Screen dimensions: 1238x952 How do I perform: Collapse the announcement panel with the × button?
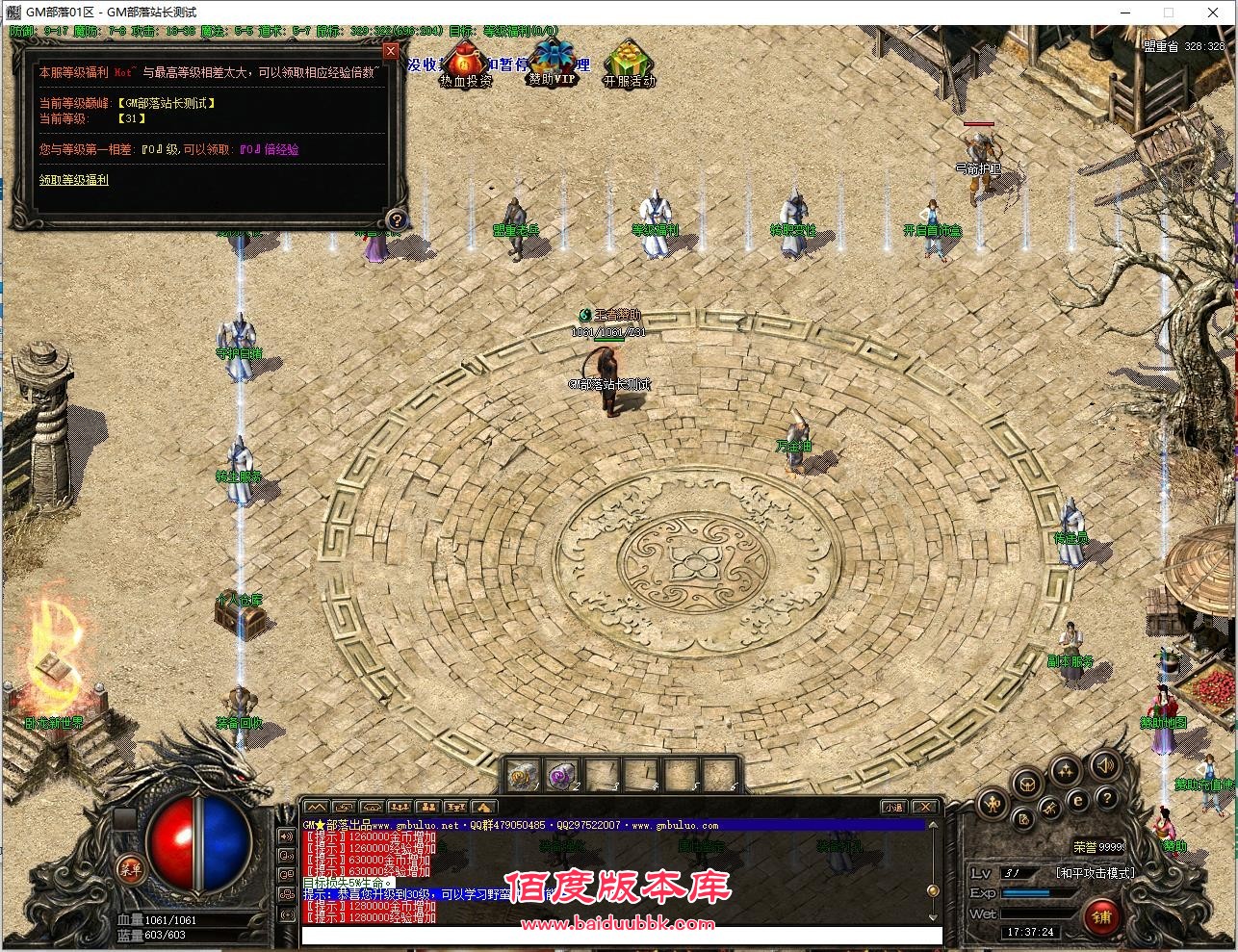[x=390, y=51]
